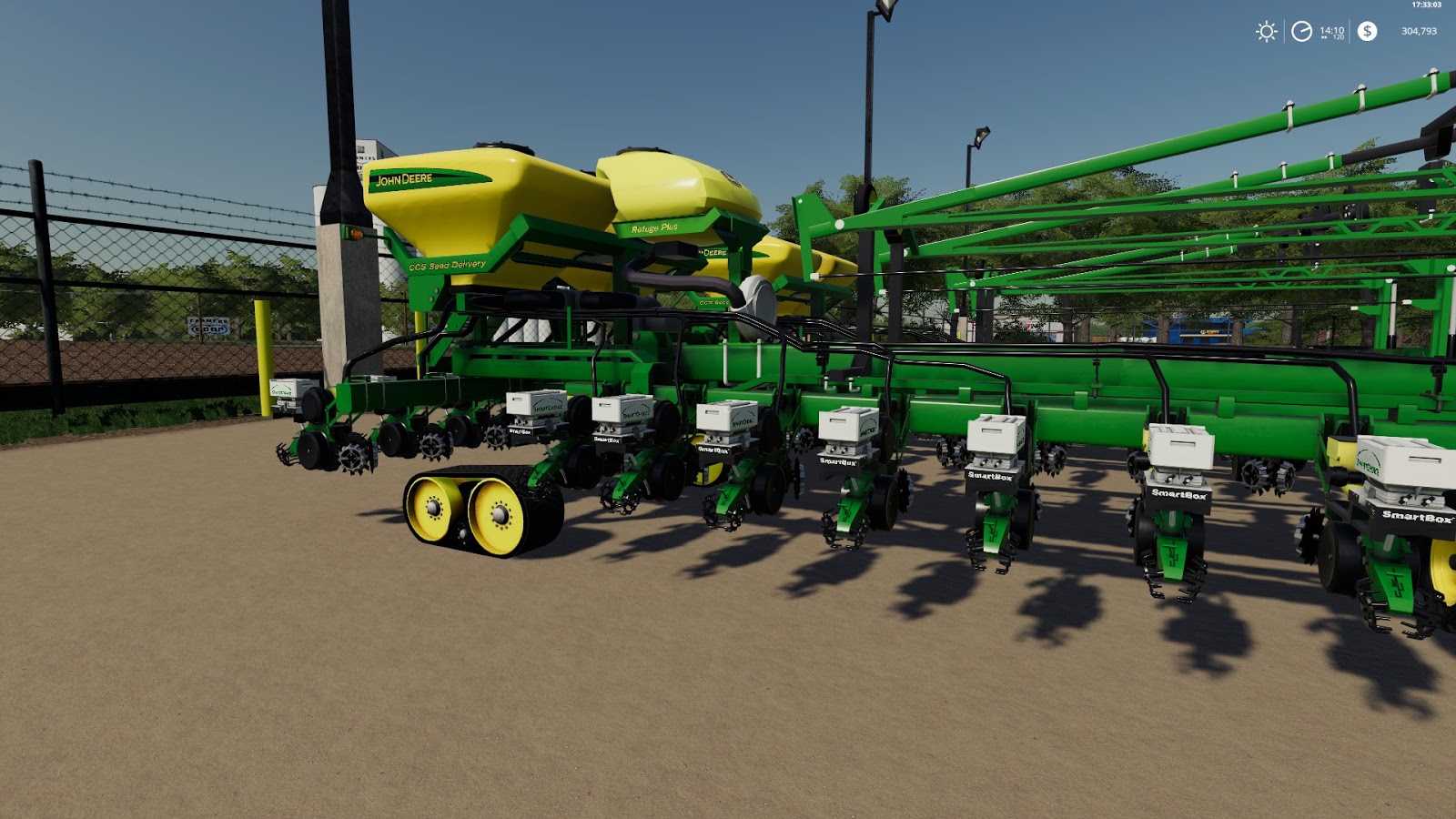Click the yellow twin track wheels under the planter
Image resolution: width=1456 pixels, height=819 pixels.
click(x=467, y=511)
